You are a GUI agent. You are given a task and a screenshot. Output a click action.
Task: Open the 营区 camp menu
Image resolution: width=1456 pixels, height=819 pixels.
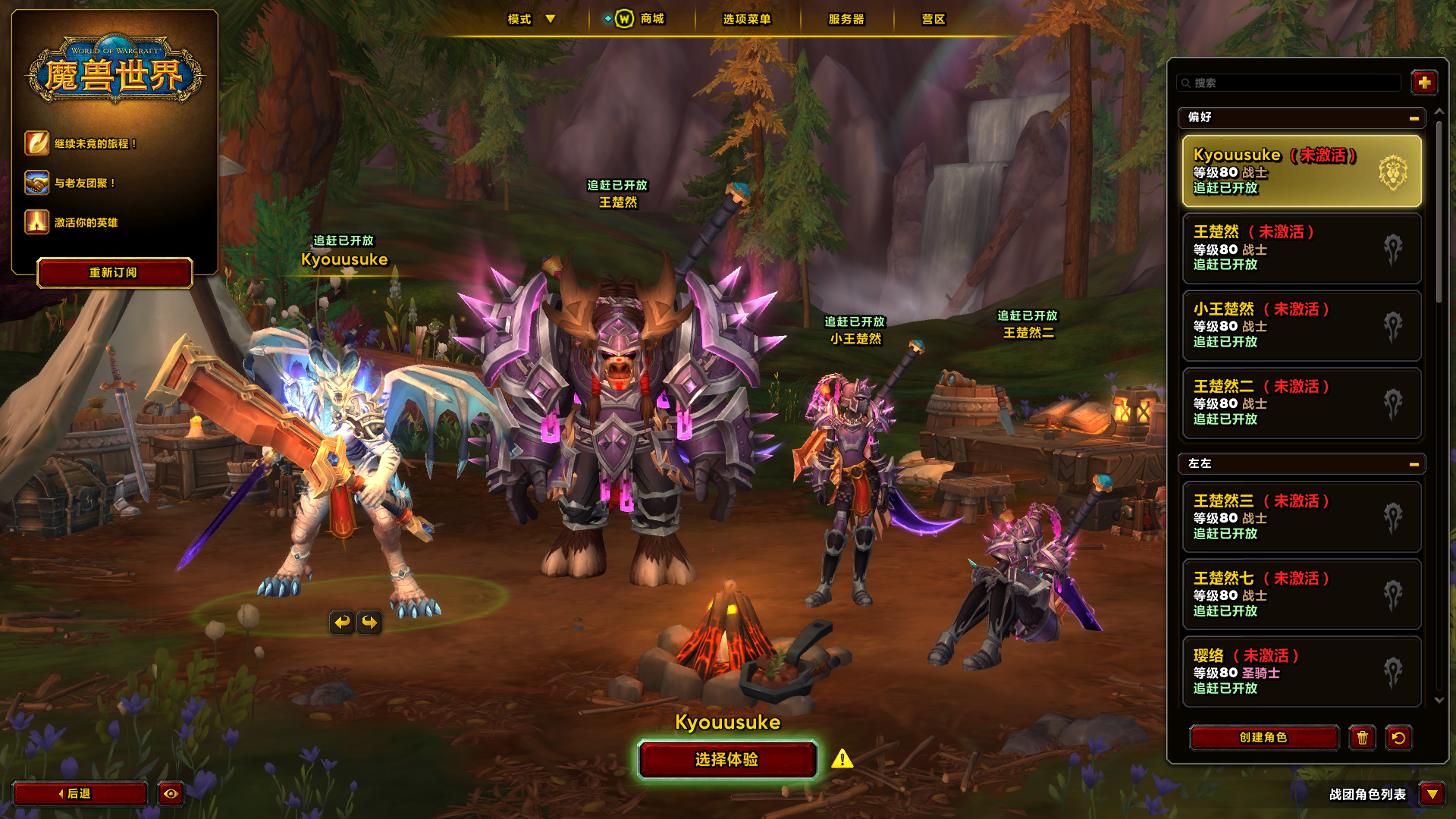pyautogui.click(x=934, y=19)
